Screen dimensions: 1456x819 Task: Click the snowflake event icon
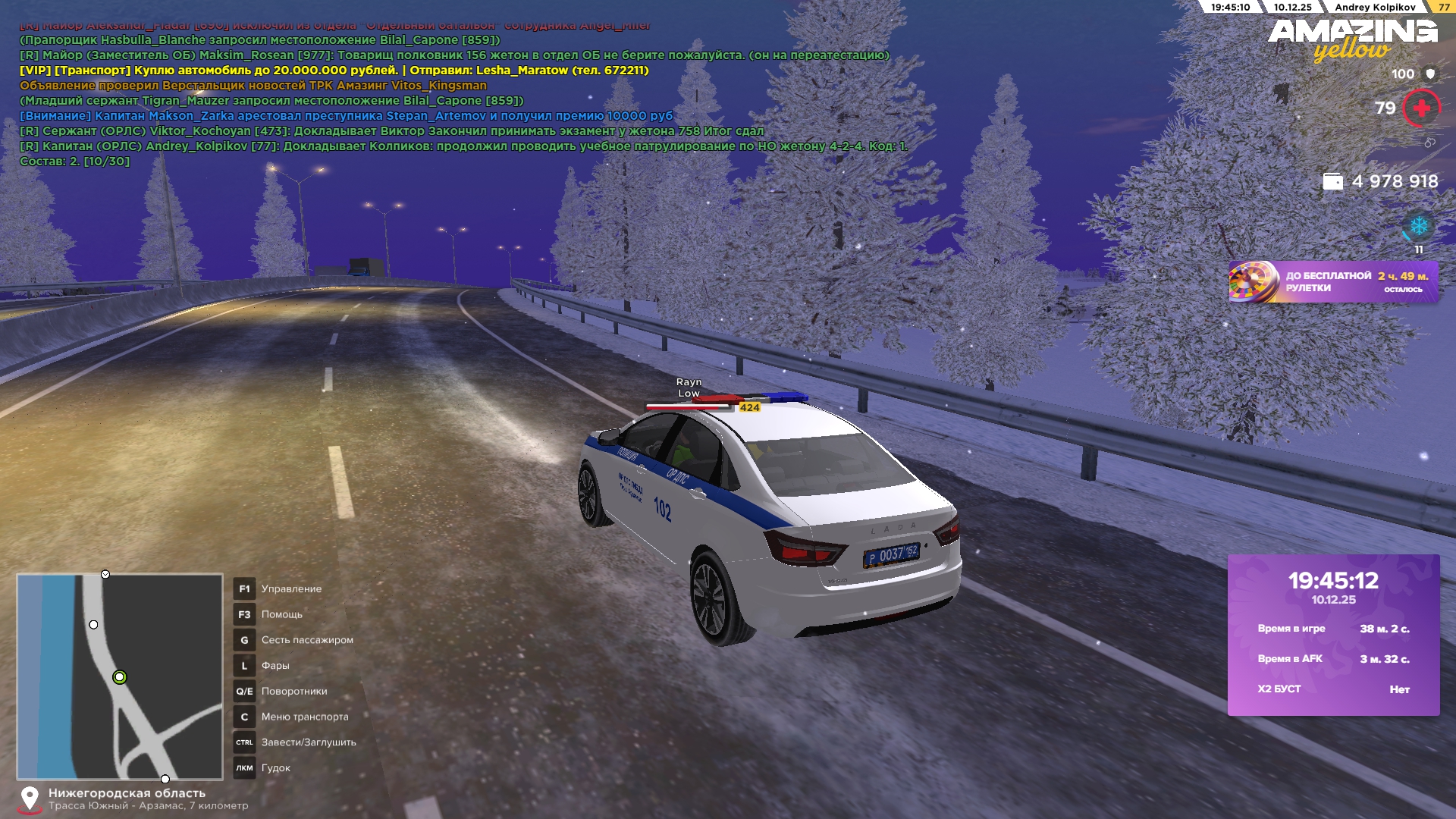(1418, 226)
